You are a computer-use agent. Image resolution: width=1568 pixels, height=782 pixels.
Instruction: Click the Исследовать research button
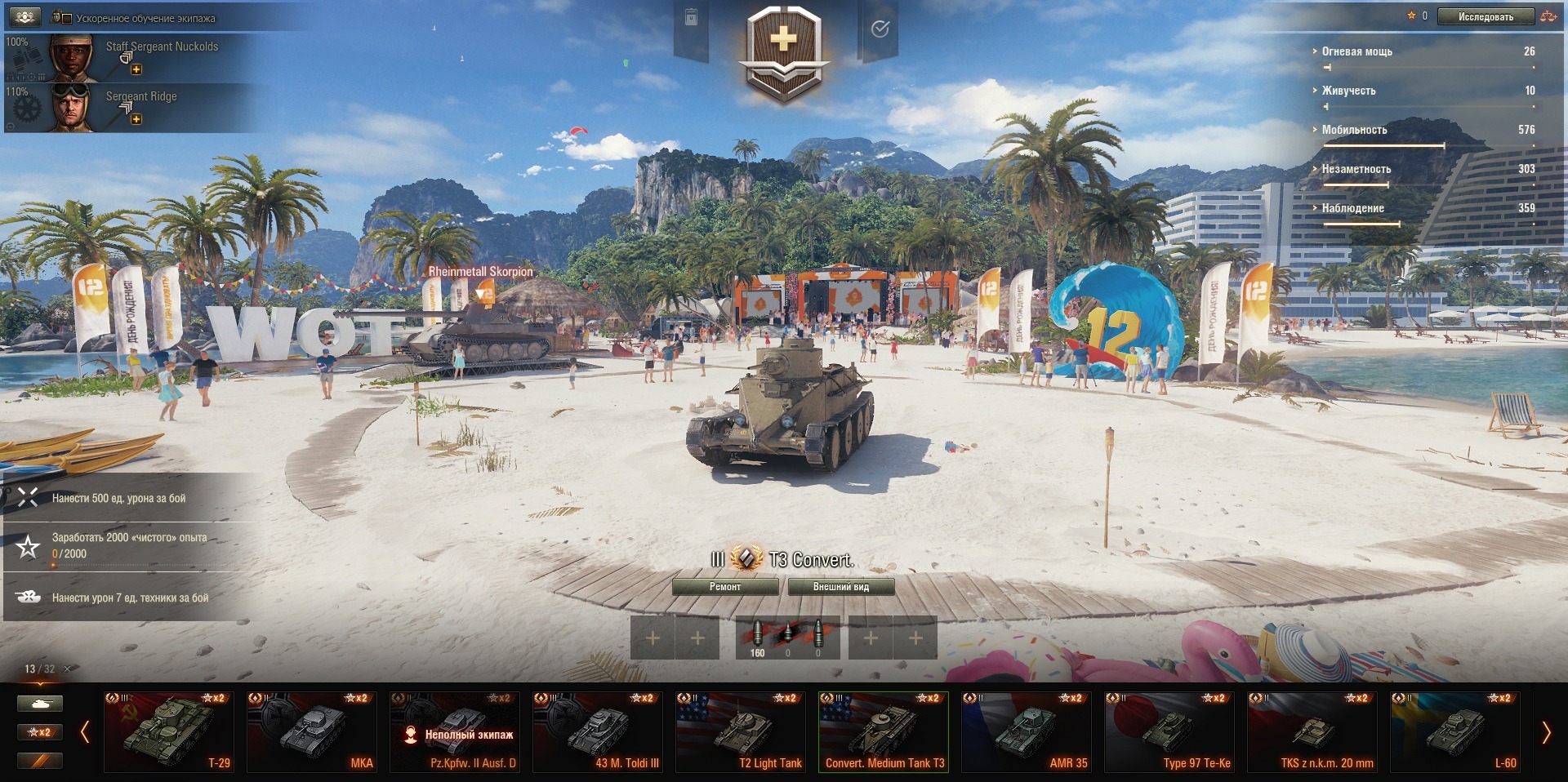pos(1485,16)
